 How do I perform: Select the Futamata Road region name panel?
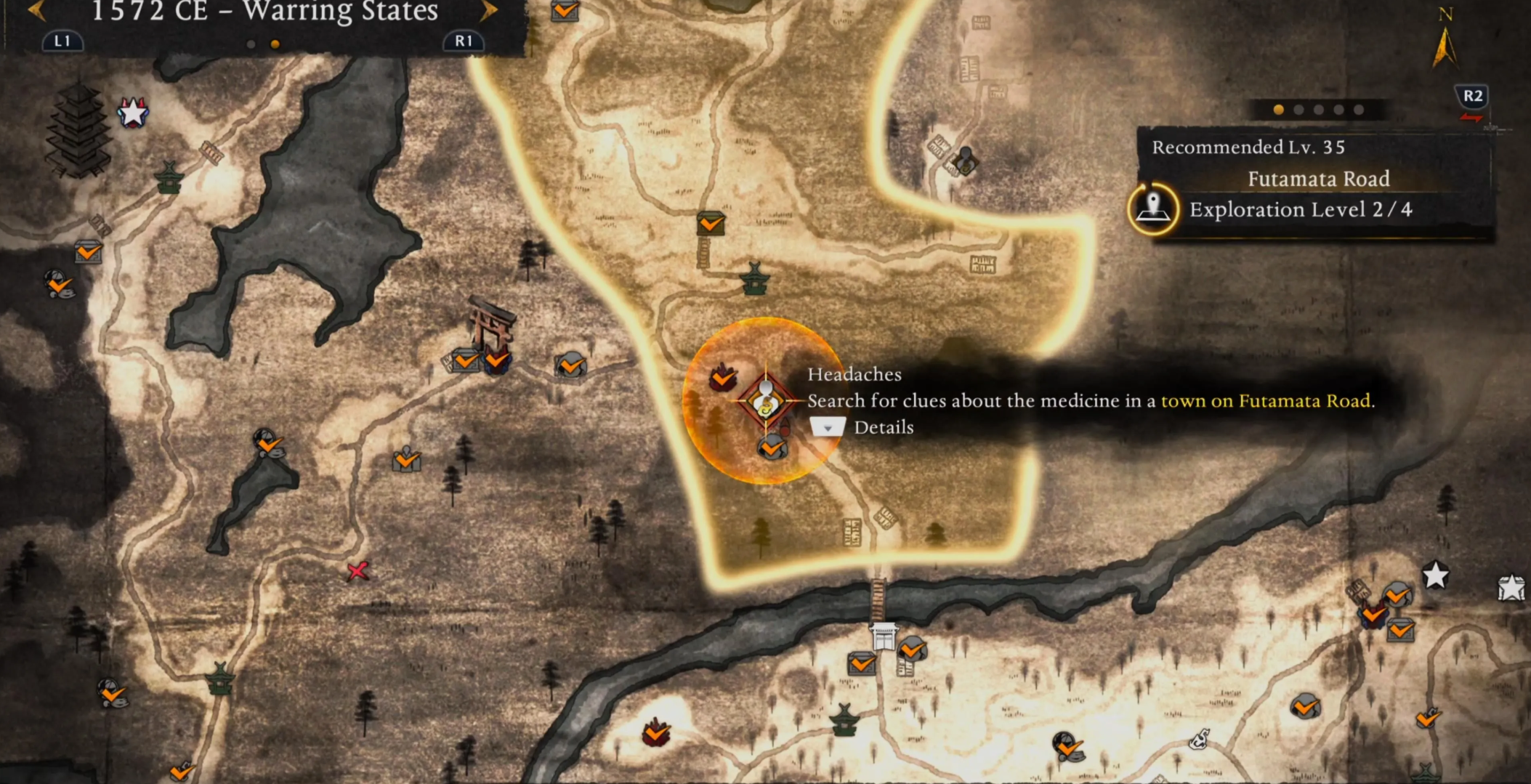coord(1317,179)
